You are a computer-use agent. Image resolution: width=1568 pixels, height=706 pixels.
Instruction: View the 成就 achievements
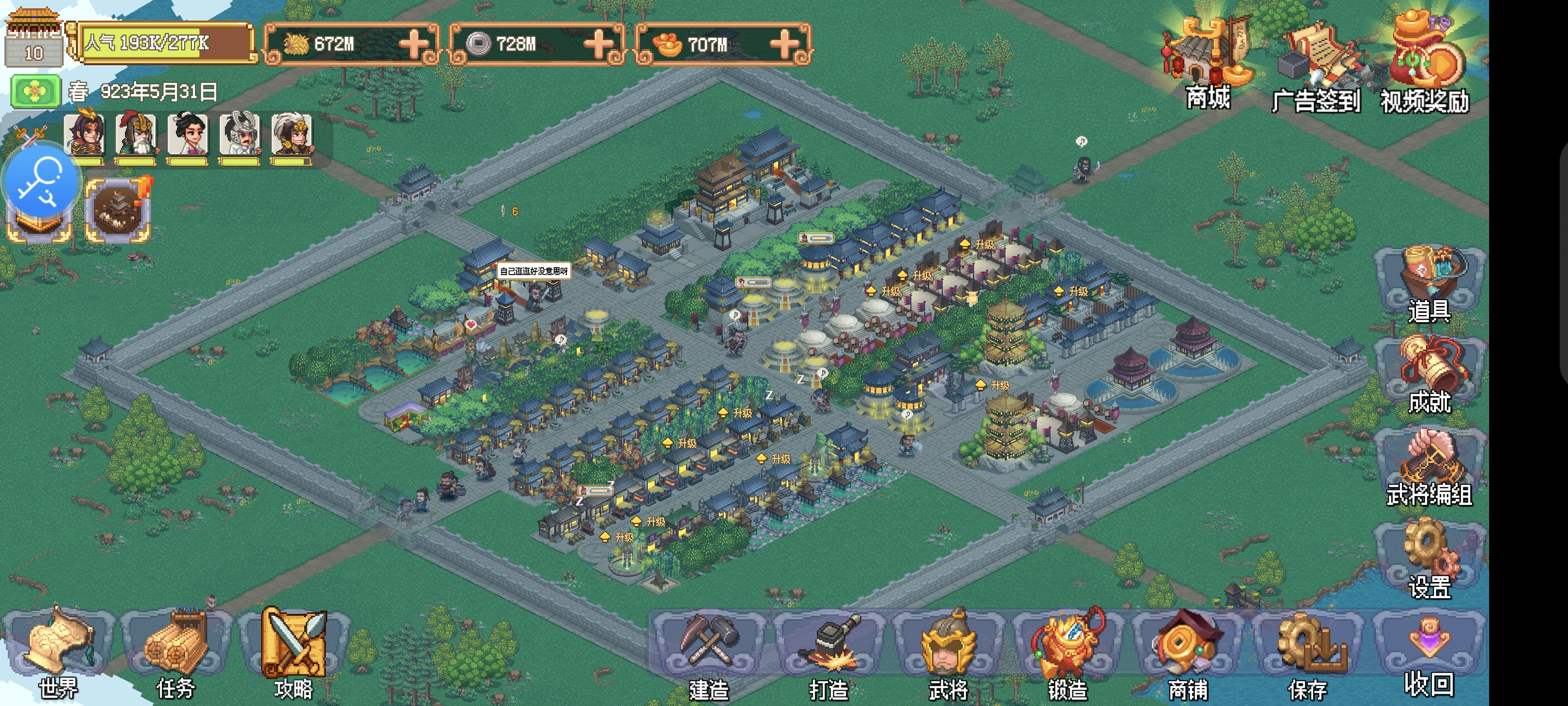click(1429, 374)
